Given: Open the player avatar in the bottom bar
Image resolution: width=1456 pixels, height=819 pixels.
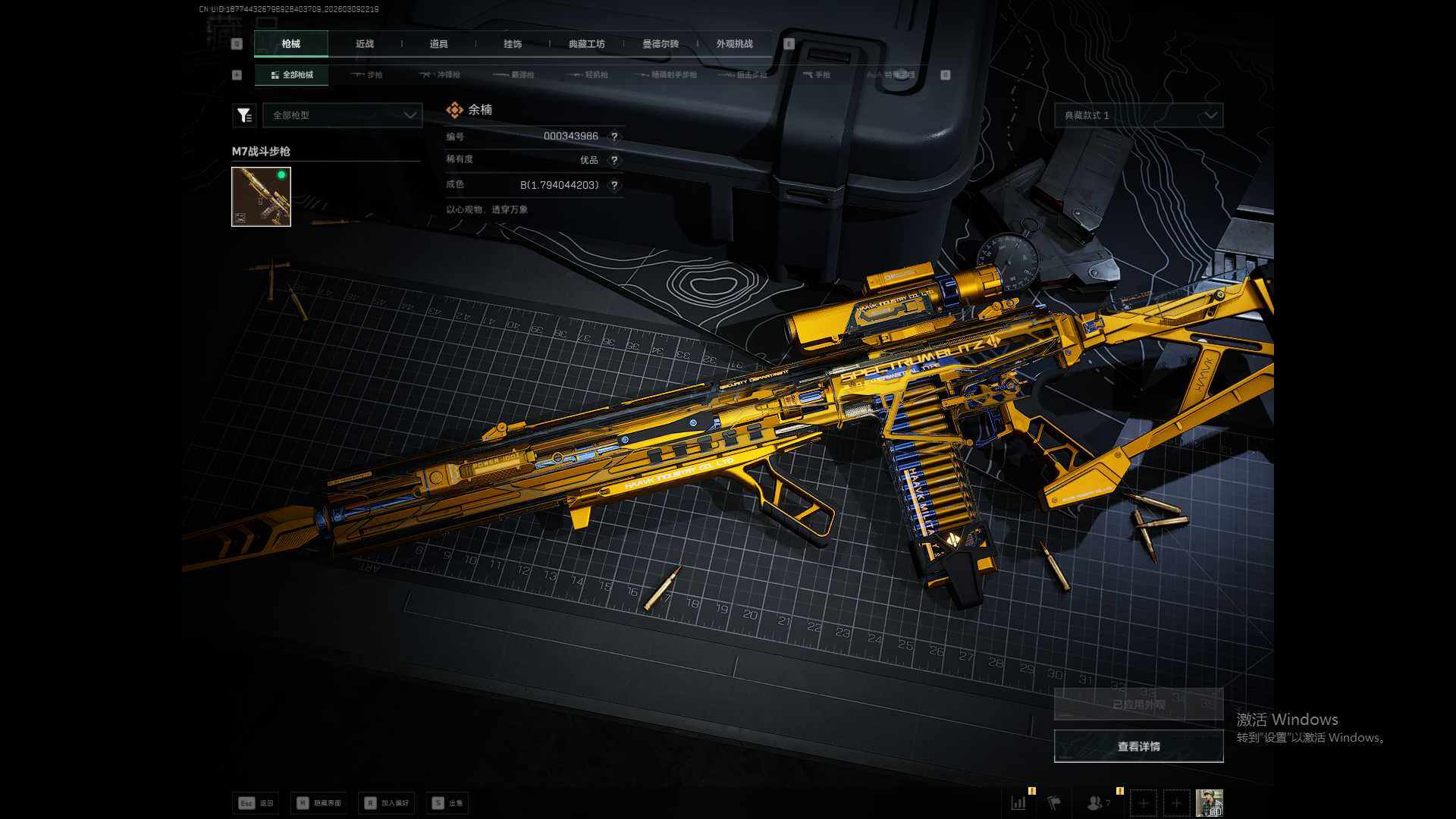Looking at the screenshot, I should coord(1209,802).
